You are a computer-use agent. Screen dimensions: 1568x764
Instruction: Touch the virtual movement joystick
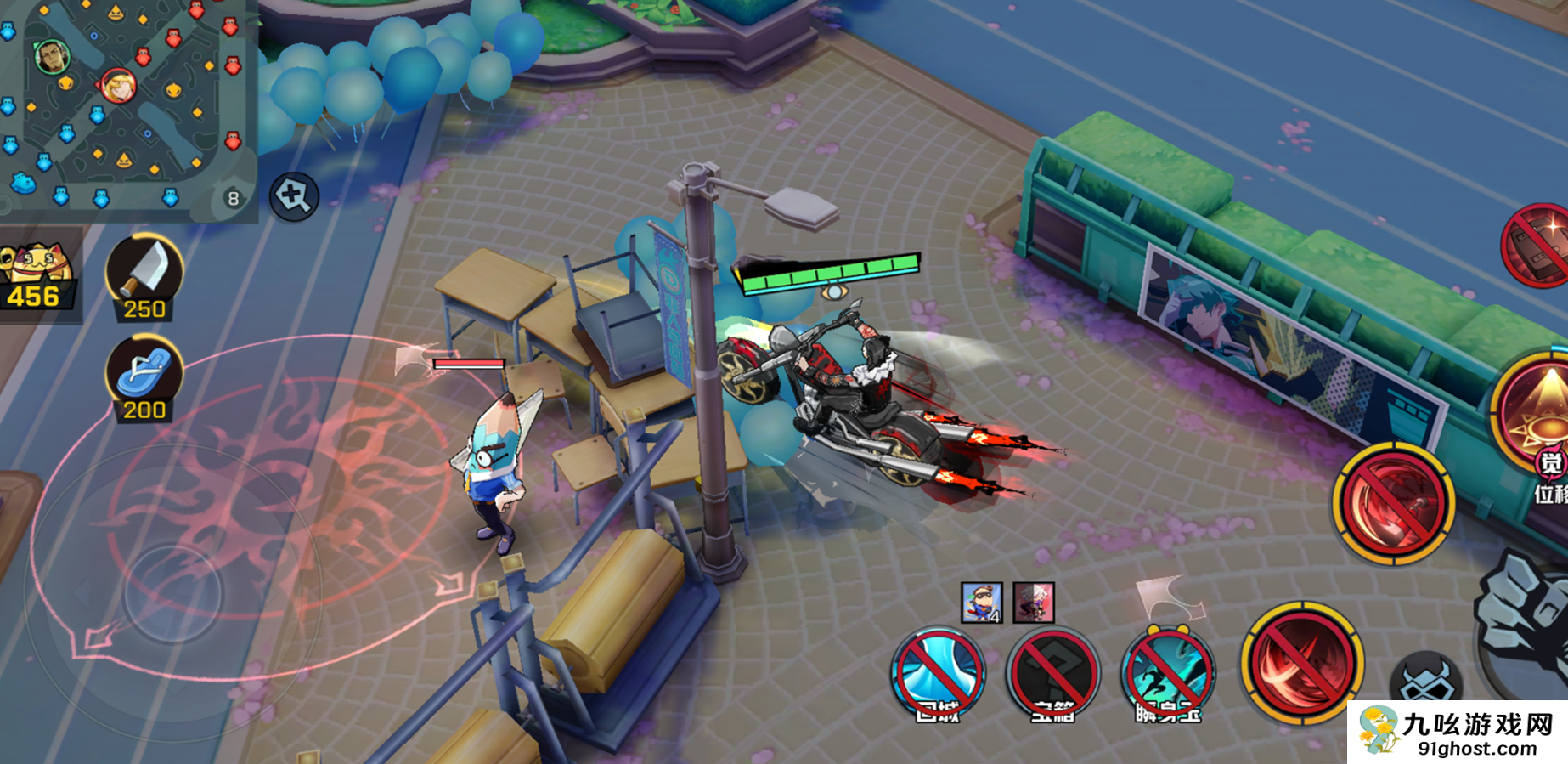[172, 592]
